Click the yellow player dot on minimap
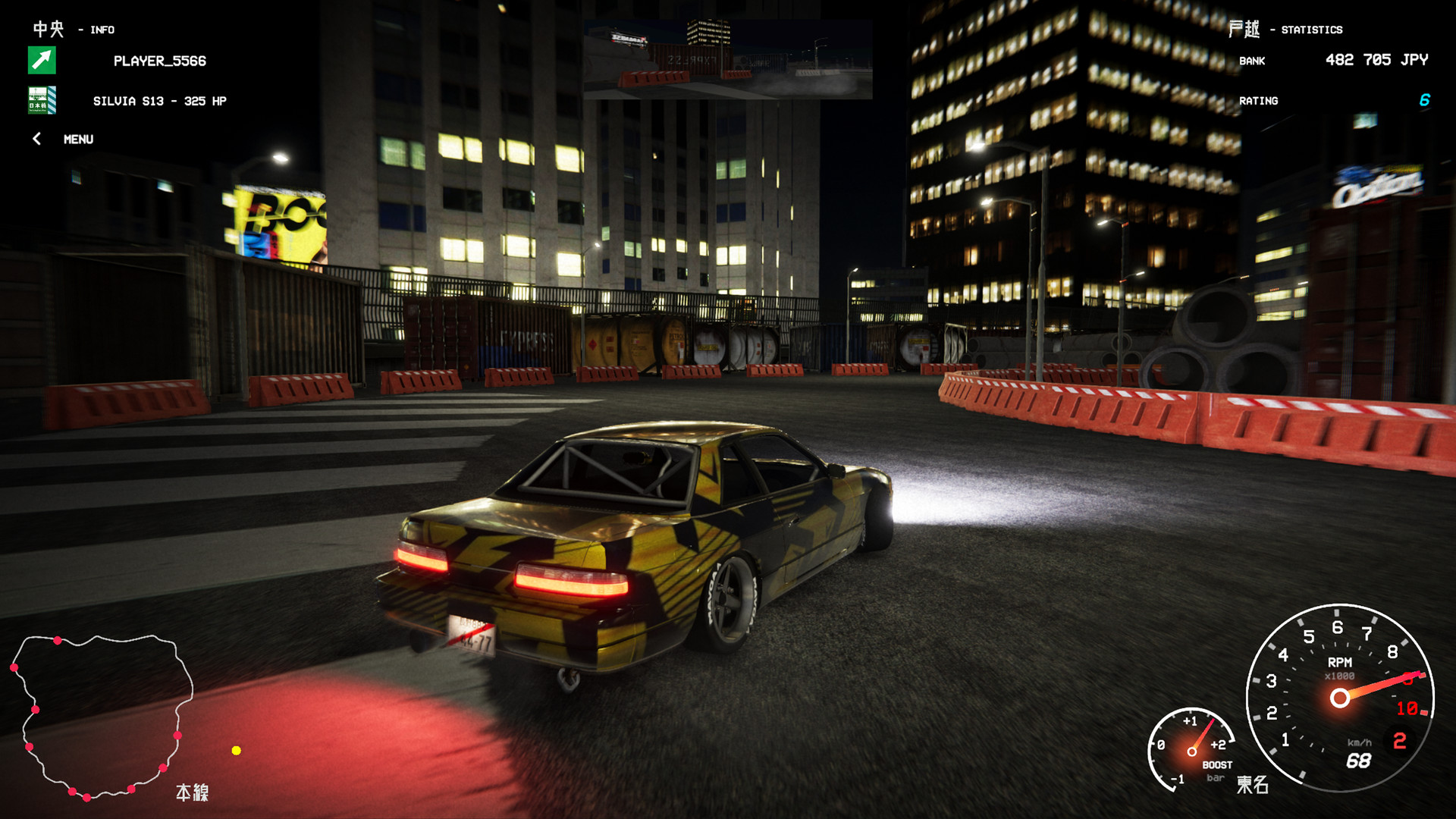Image resolution: width=1456 pixels, height=819 pixels. pyautogui.click(x=234, y=751)
